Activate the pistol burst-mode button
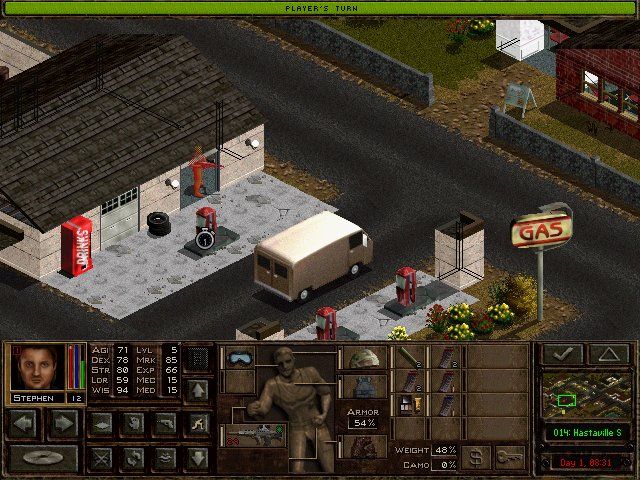 pos(165,423)
